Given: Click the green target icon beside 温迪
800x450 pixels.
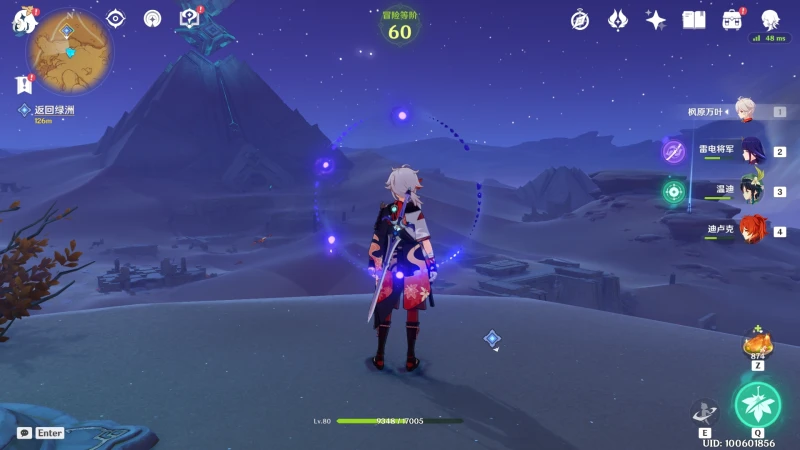Looking at the screenshot, I should (x=674, y=191).
